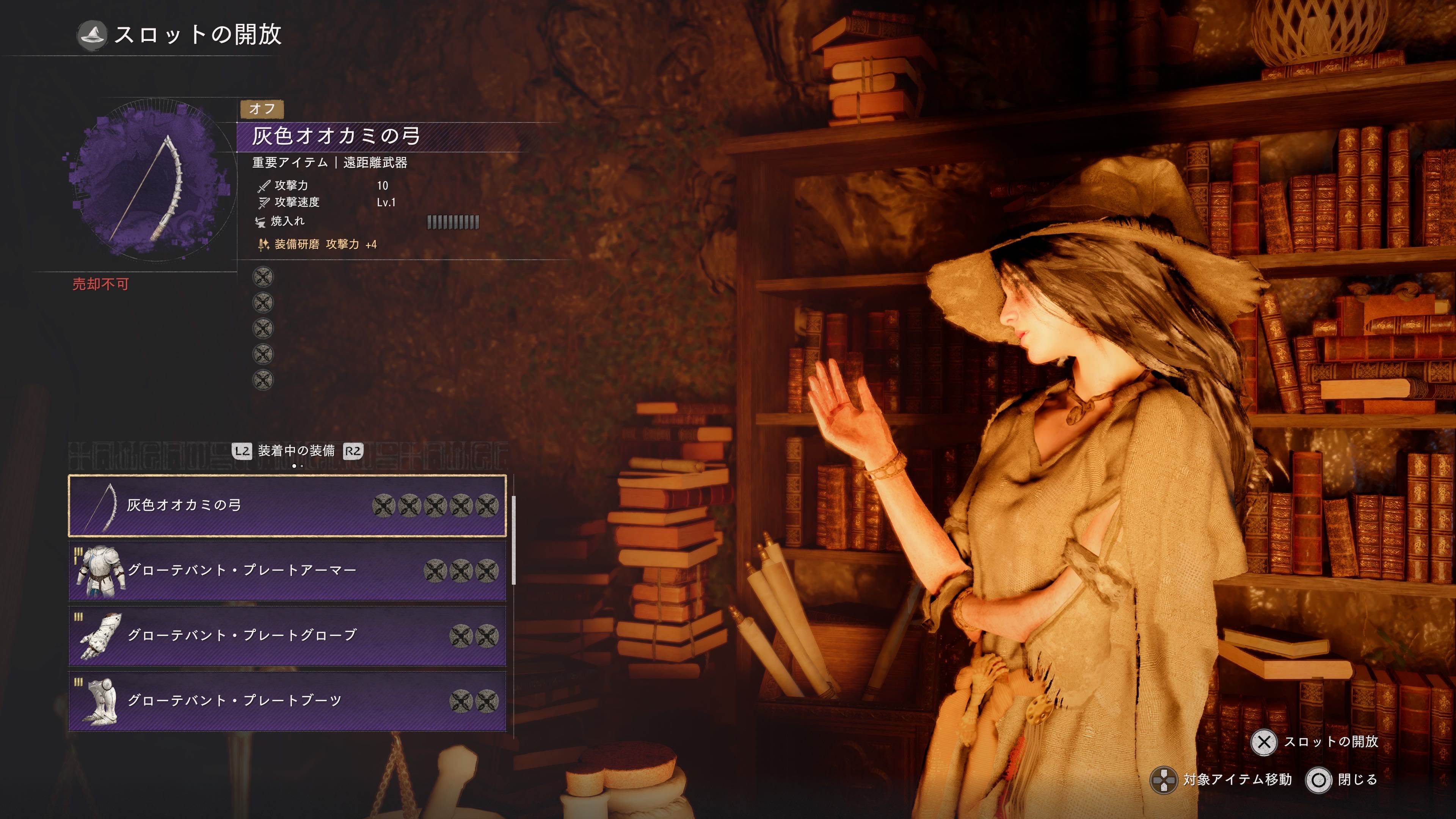Choose グローテバント・プレートアーマー from the list
Viewport: 1456px width, 819px height.
287,570
